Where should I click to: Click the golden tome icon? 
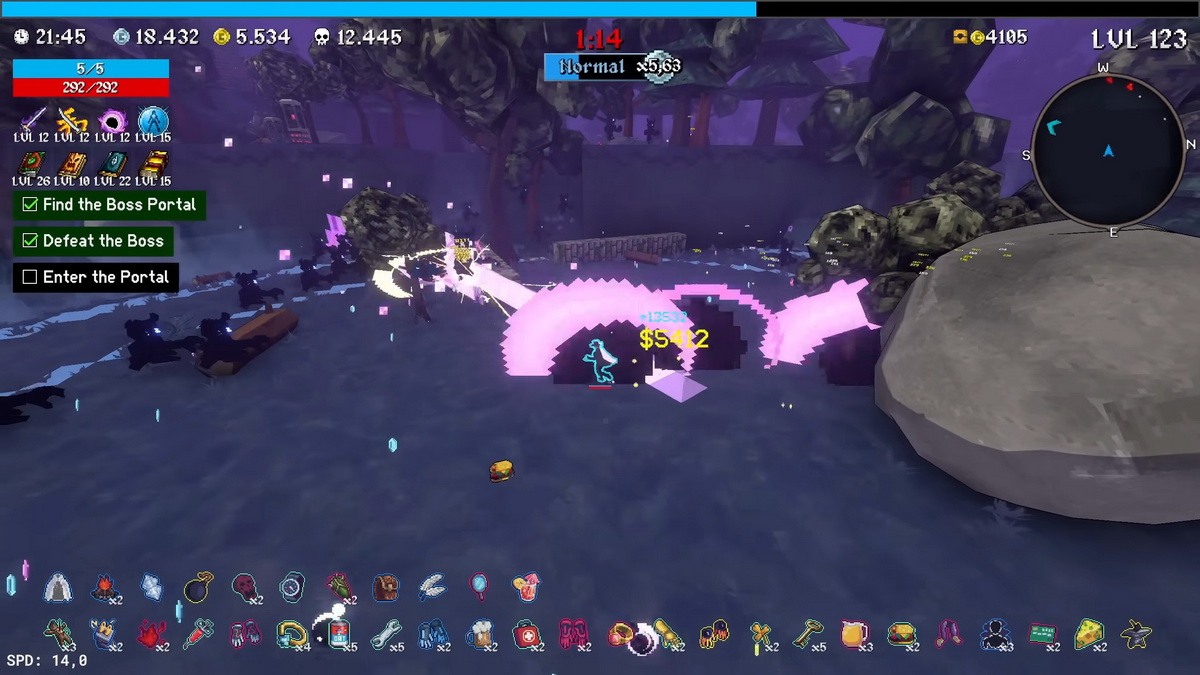click(152, 164)
